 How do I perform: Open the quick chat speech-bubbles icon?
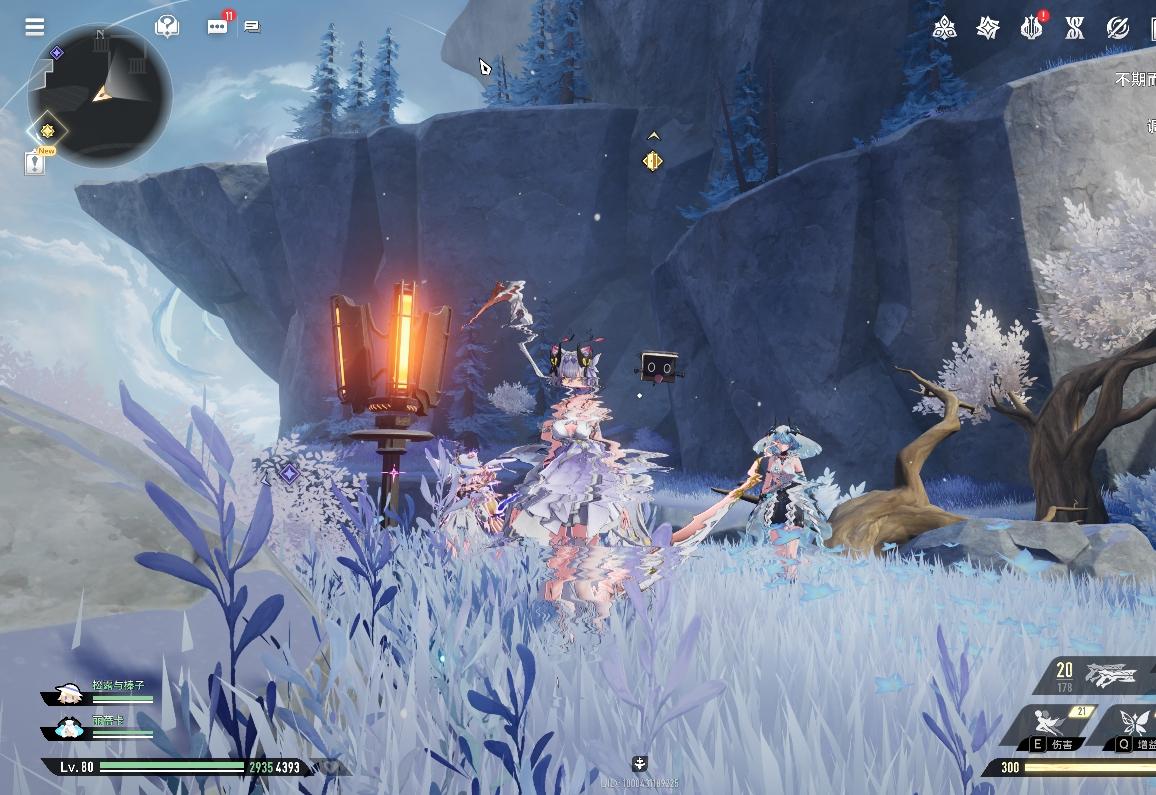[252, 27]
